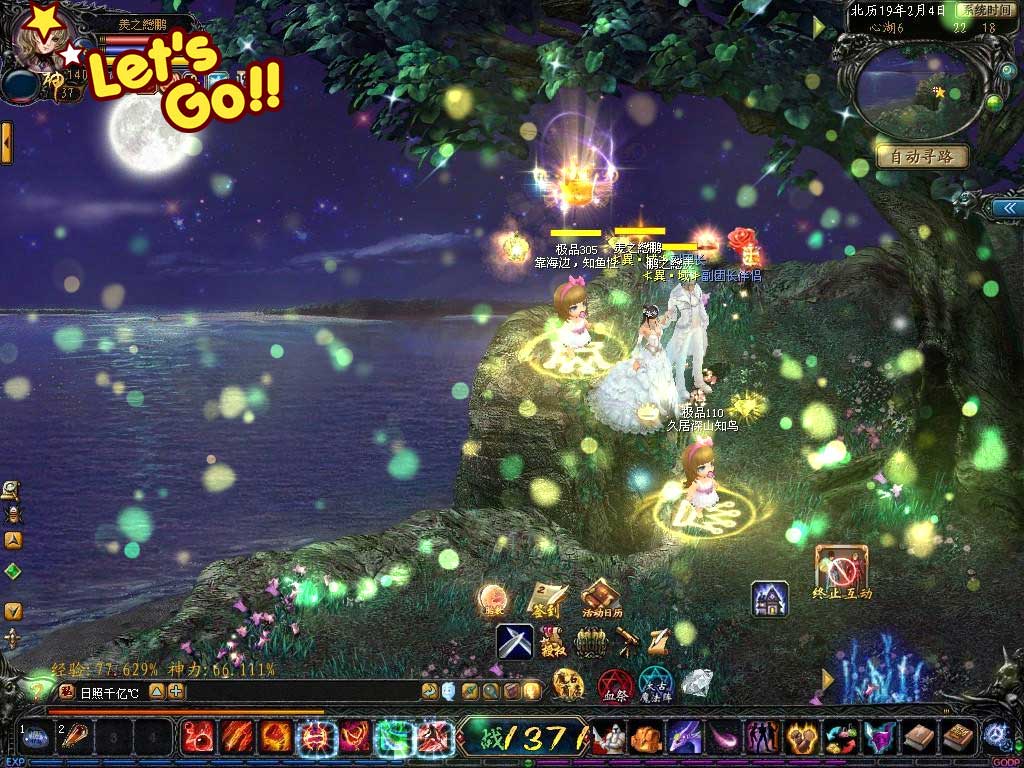Click the gear settings icon at bottom right
The image size is (1024, 768).
pyautogui.click(x=995, y=736)
